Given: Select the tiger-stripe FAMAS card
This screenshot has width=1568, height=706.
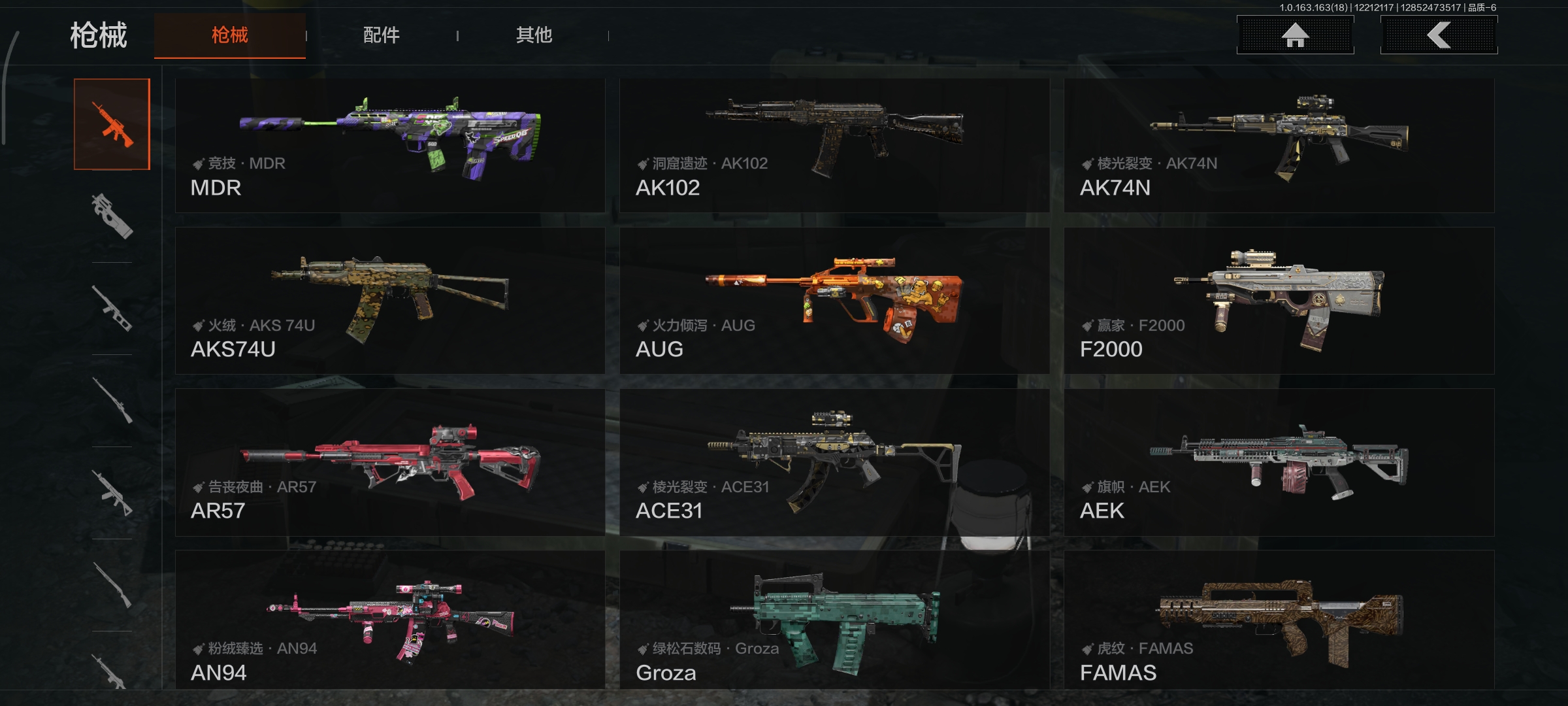Looking at the screenshot, I should pyautogui.click(x=1279, y=620).
